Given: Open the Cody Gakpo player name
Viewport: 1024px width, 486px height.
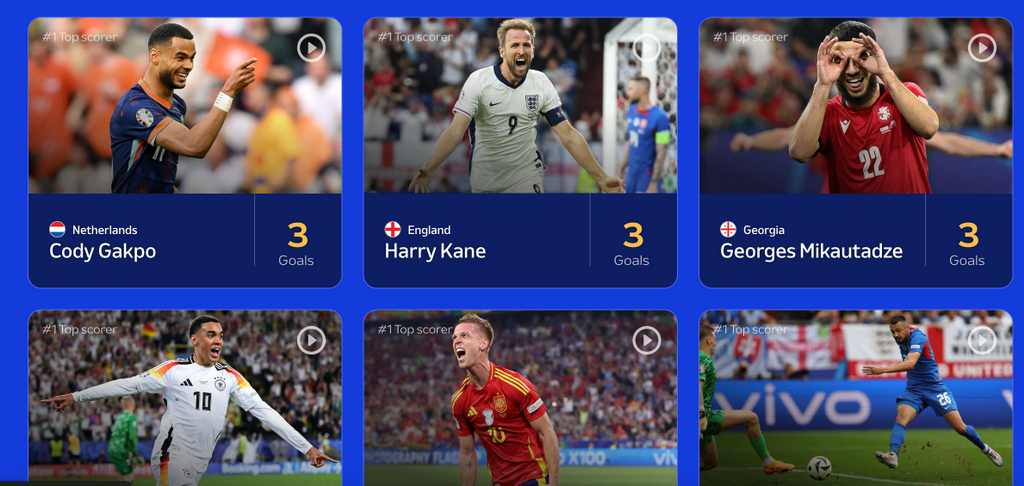Looking at the screenshot, I should click(102, 251).
